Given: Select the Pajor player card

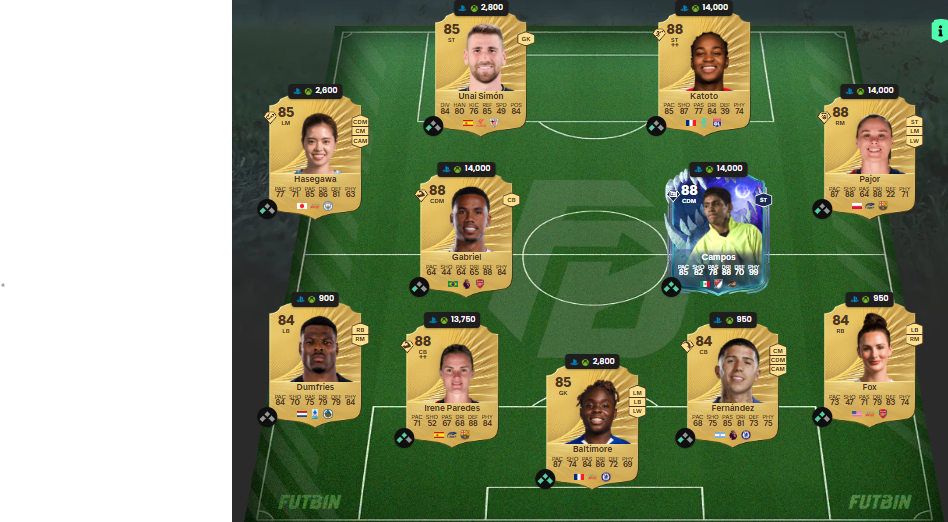Looking at the screenshot, I should click(869, 150).
